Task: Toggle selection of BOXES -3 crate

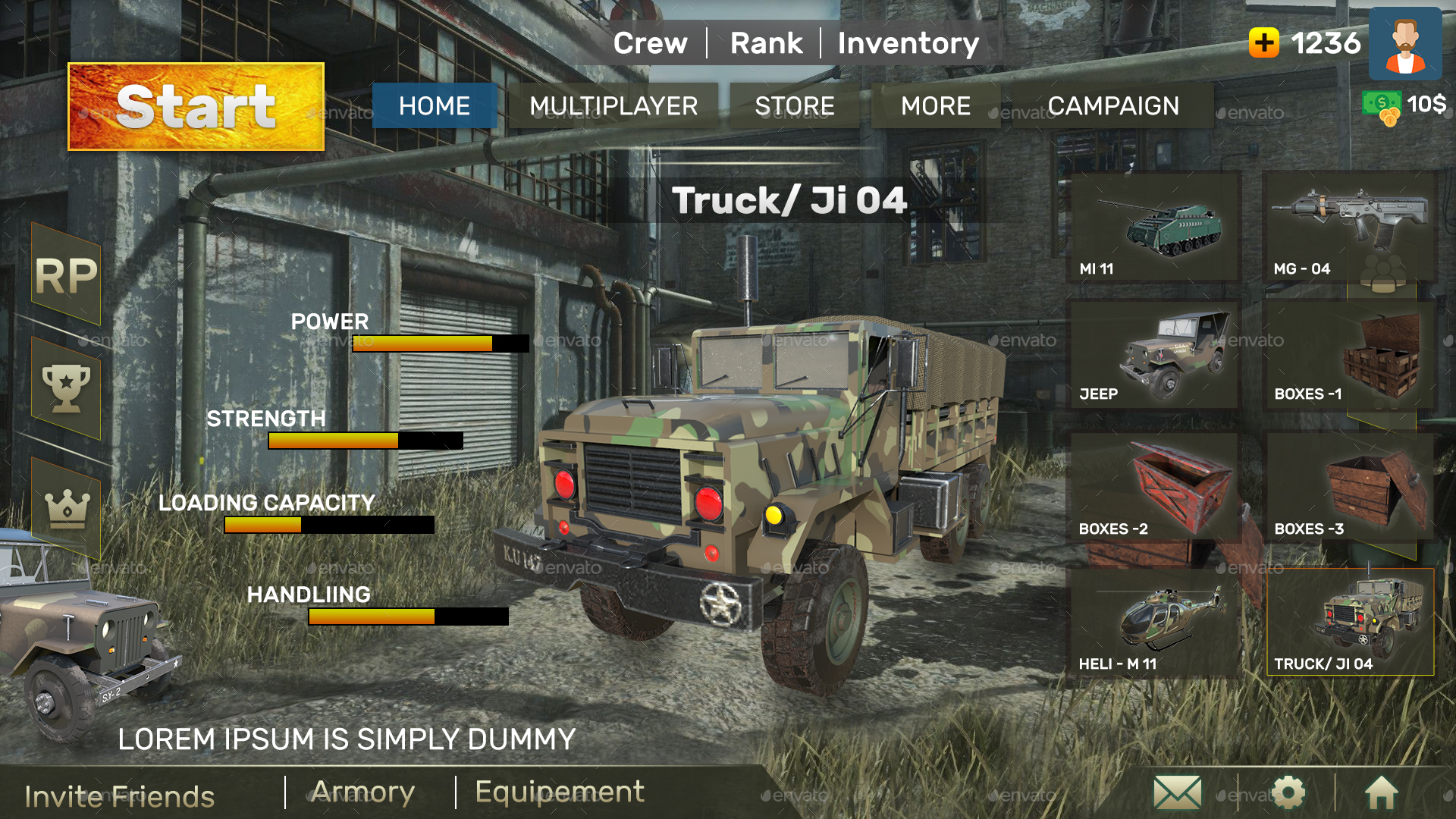Action: (x=1350, y=484)
